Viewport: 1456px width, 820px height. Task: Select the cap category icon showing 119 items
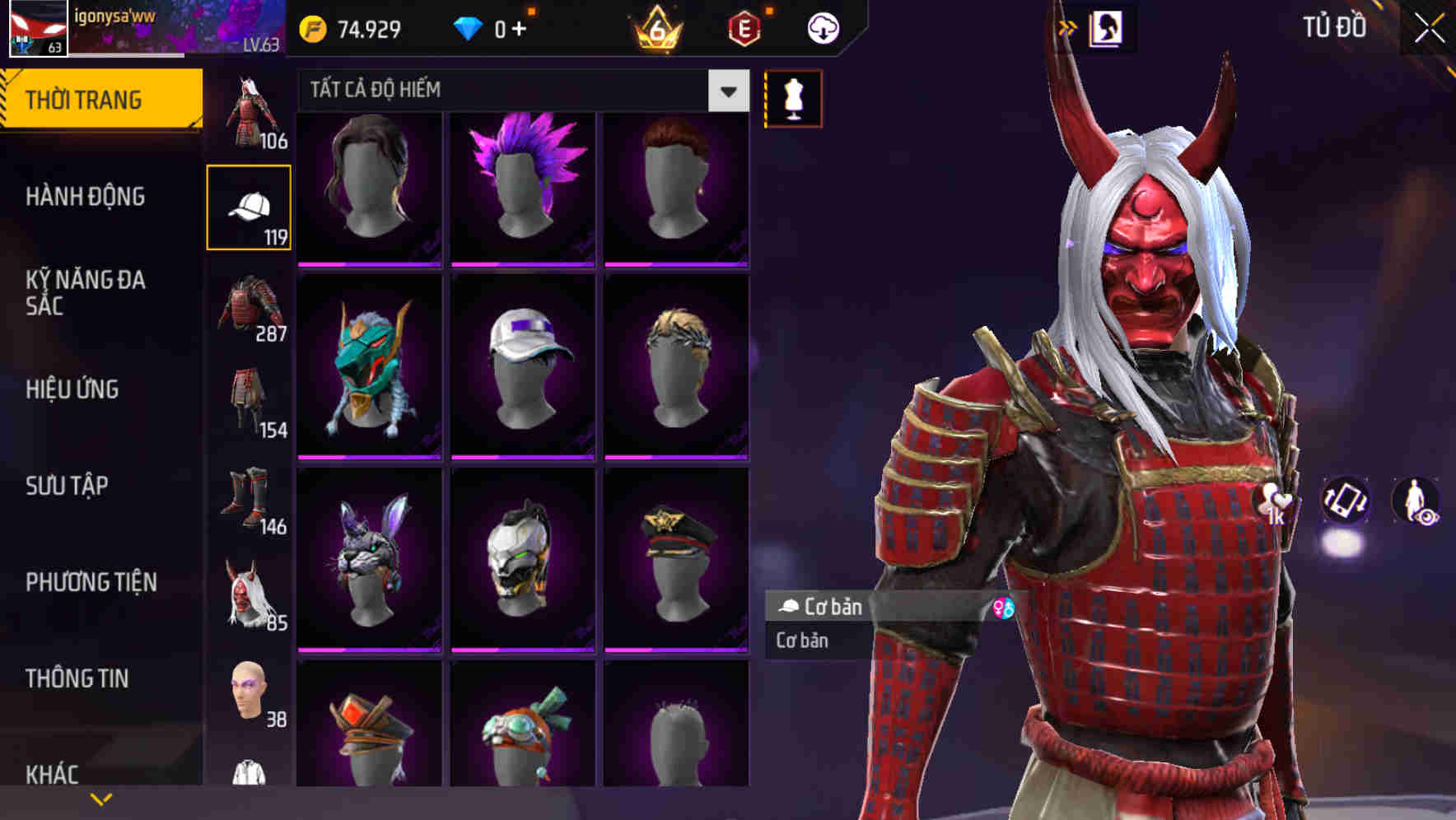pos(250,206)
